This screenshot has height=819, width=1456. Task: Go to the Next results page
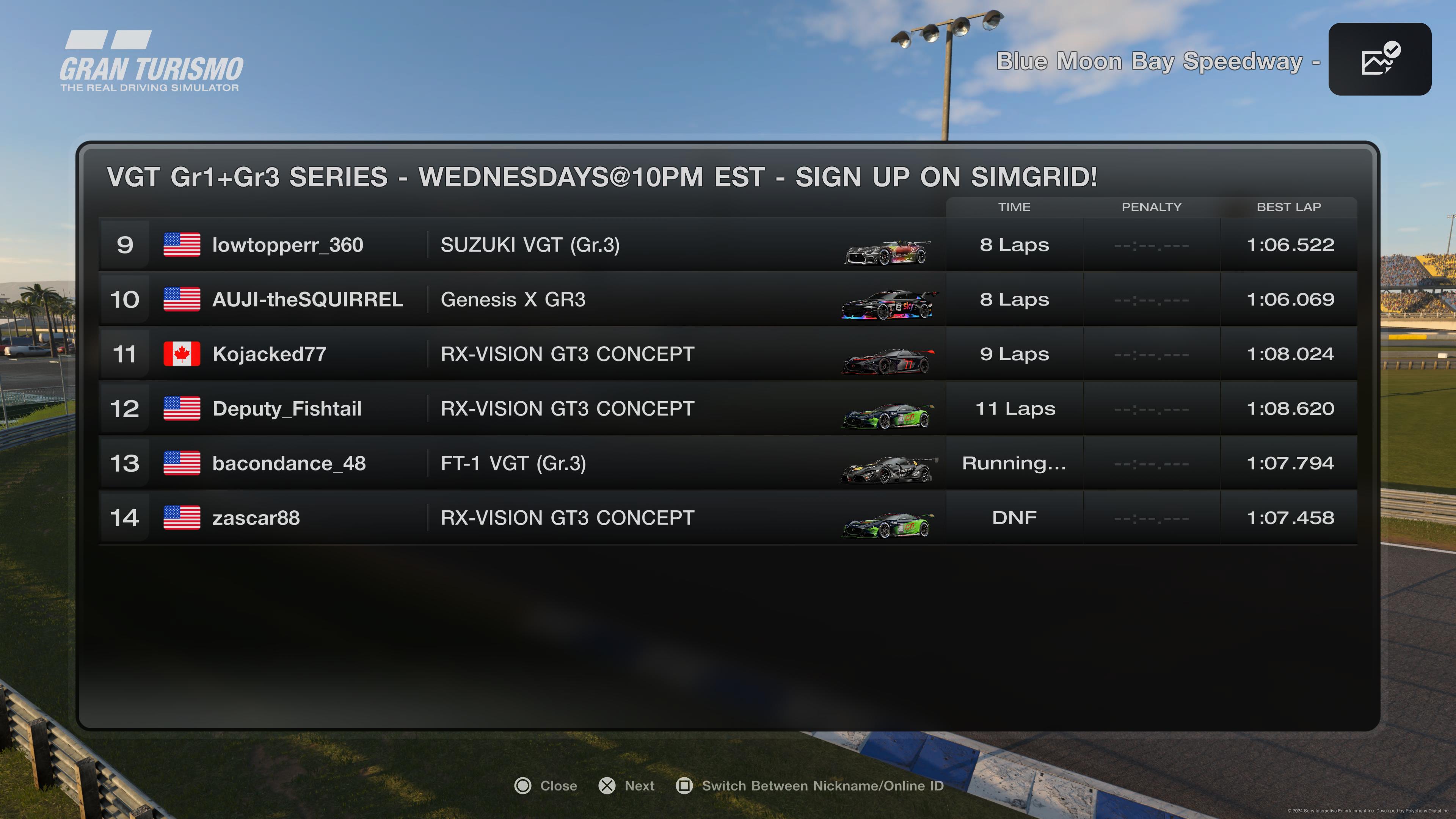(627, 786)
